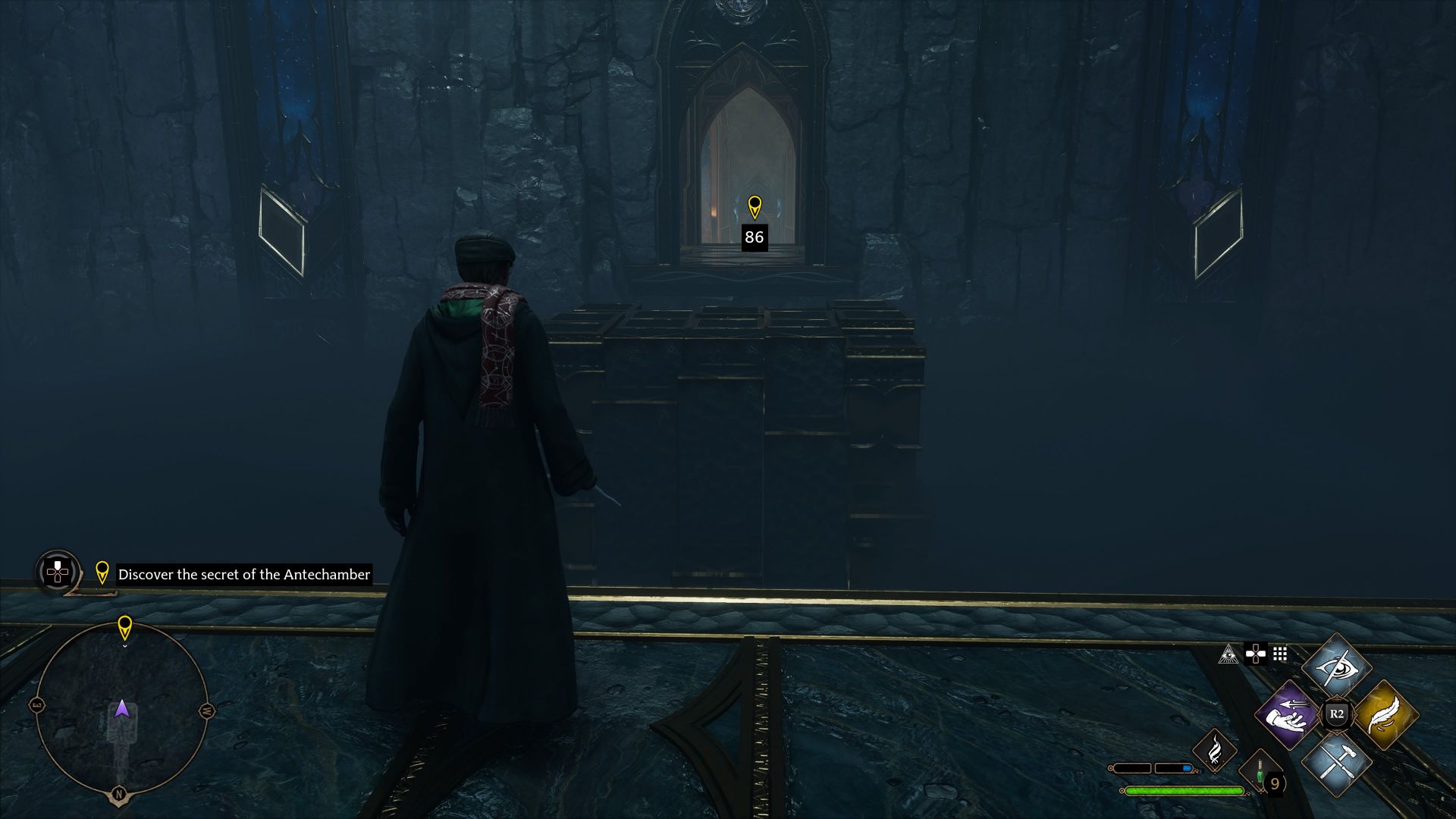This screenshot has height=819, width=1456.
Task: Click the D-pad selector icon above spells
Action: (x=1257, y=654)
